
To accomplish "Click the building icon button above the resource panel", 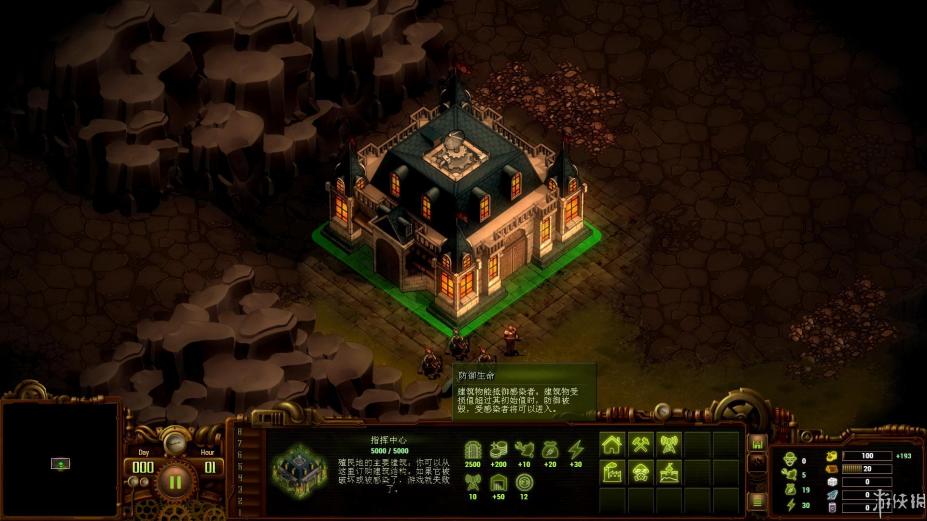I will 757,443.
